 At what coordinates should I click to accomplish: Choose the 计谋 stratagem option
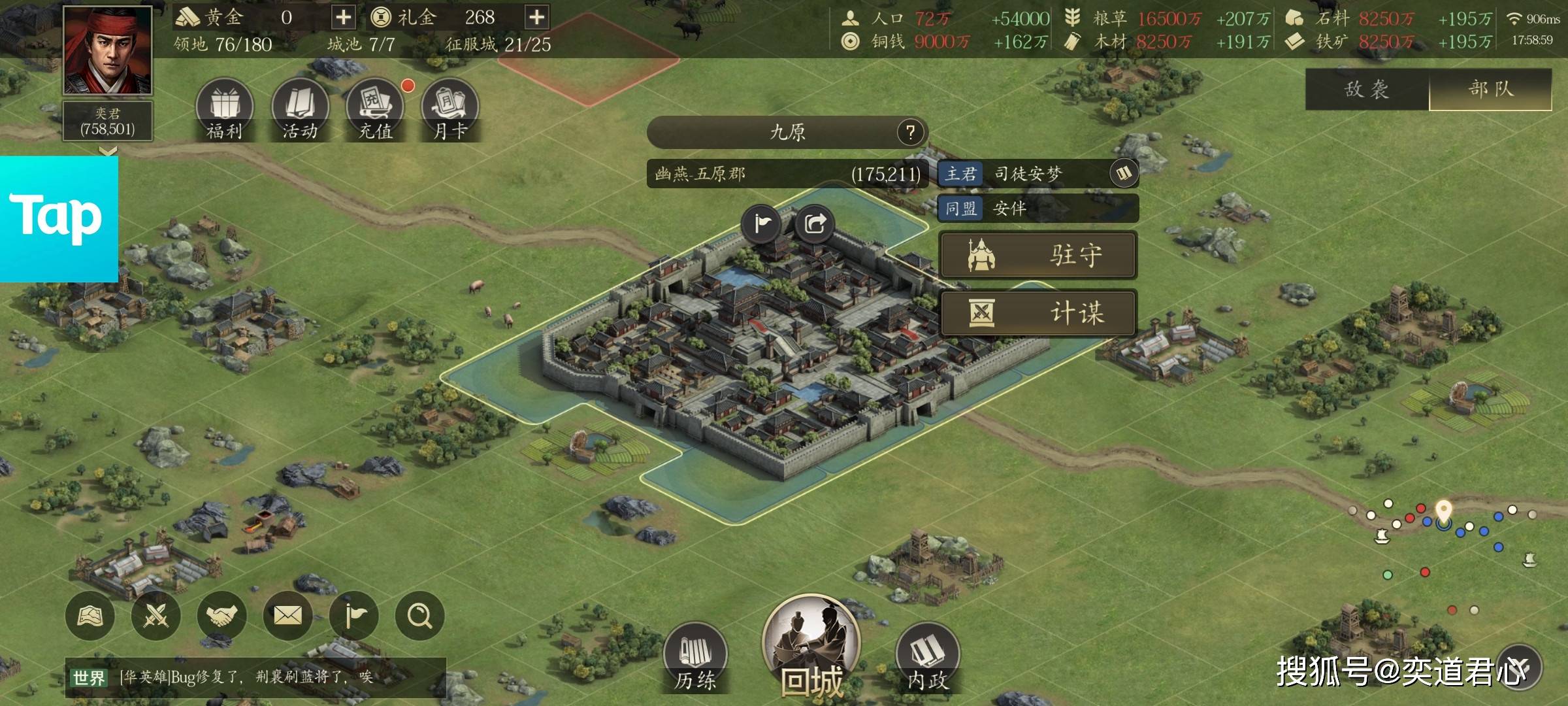click(1038, 312)
